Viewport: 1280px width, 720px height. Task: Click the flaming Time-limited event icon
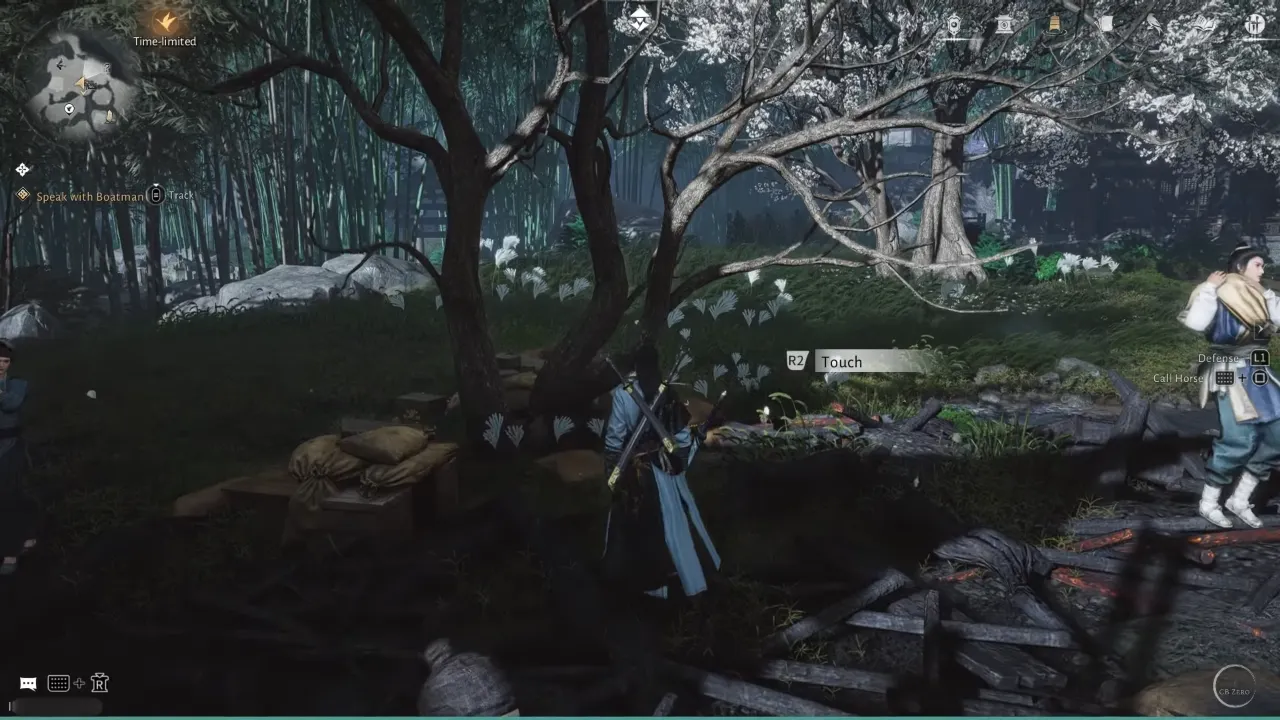[x=163, y=22]
